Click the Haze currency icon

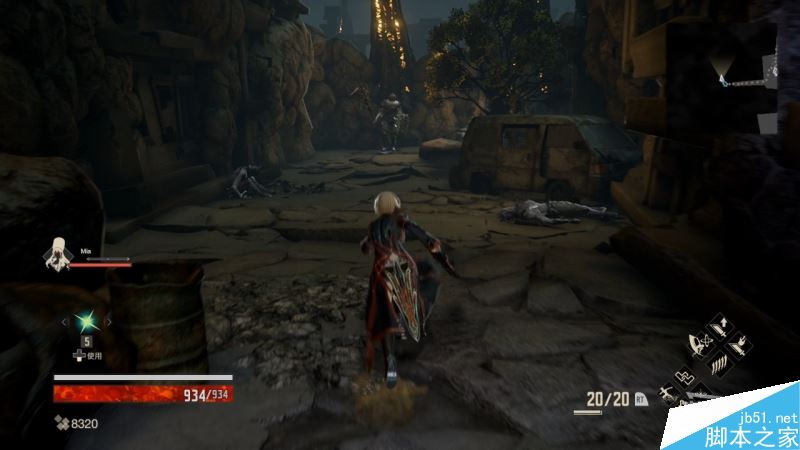pos(60,424)
